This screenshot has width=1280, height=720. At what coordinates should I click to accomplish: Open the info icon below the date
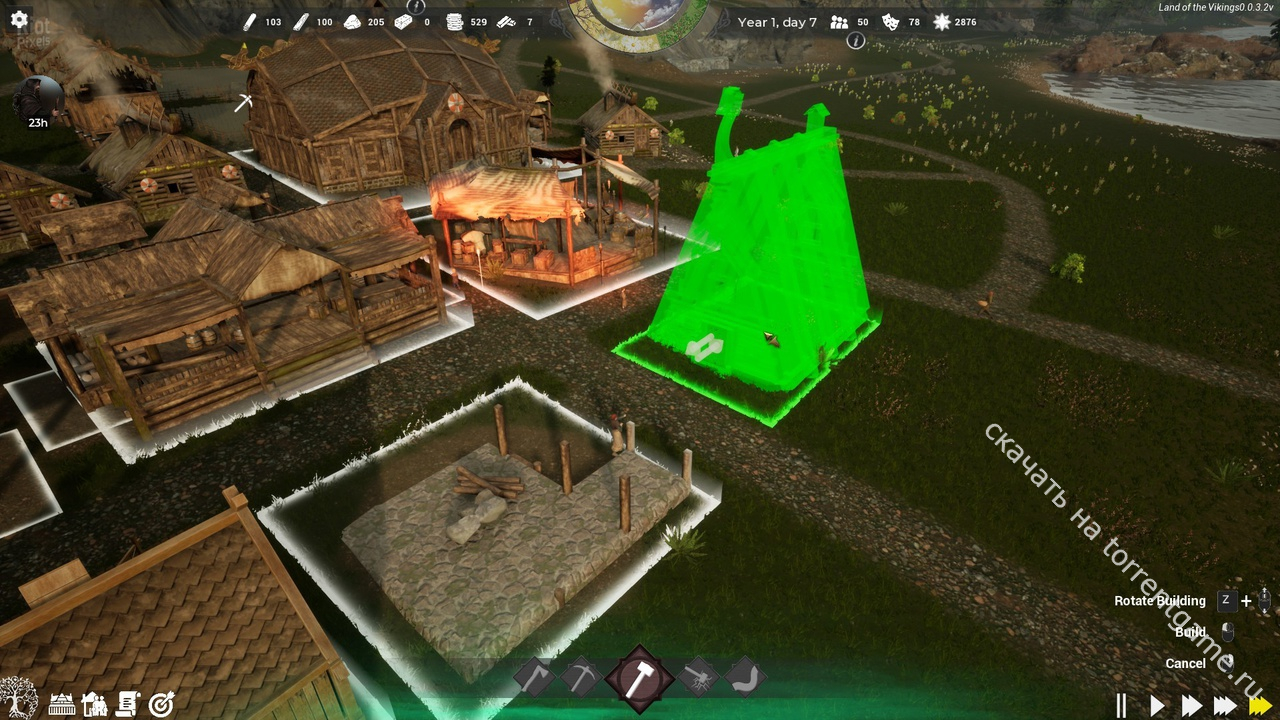tap(855, 41)
